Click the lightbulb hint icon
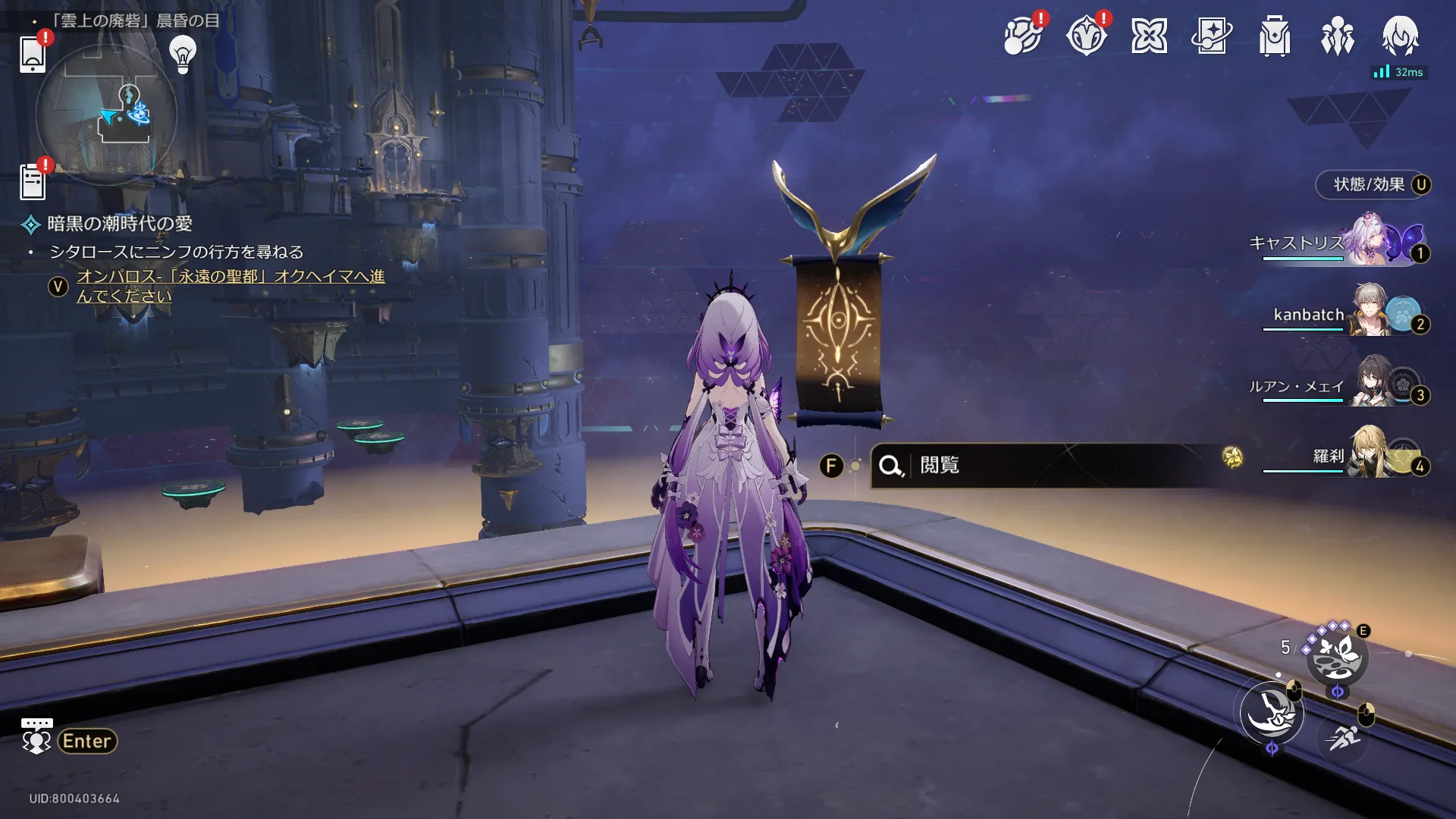1456x819 pixels. (x=183, y=54)
